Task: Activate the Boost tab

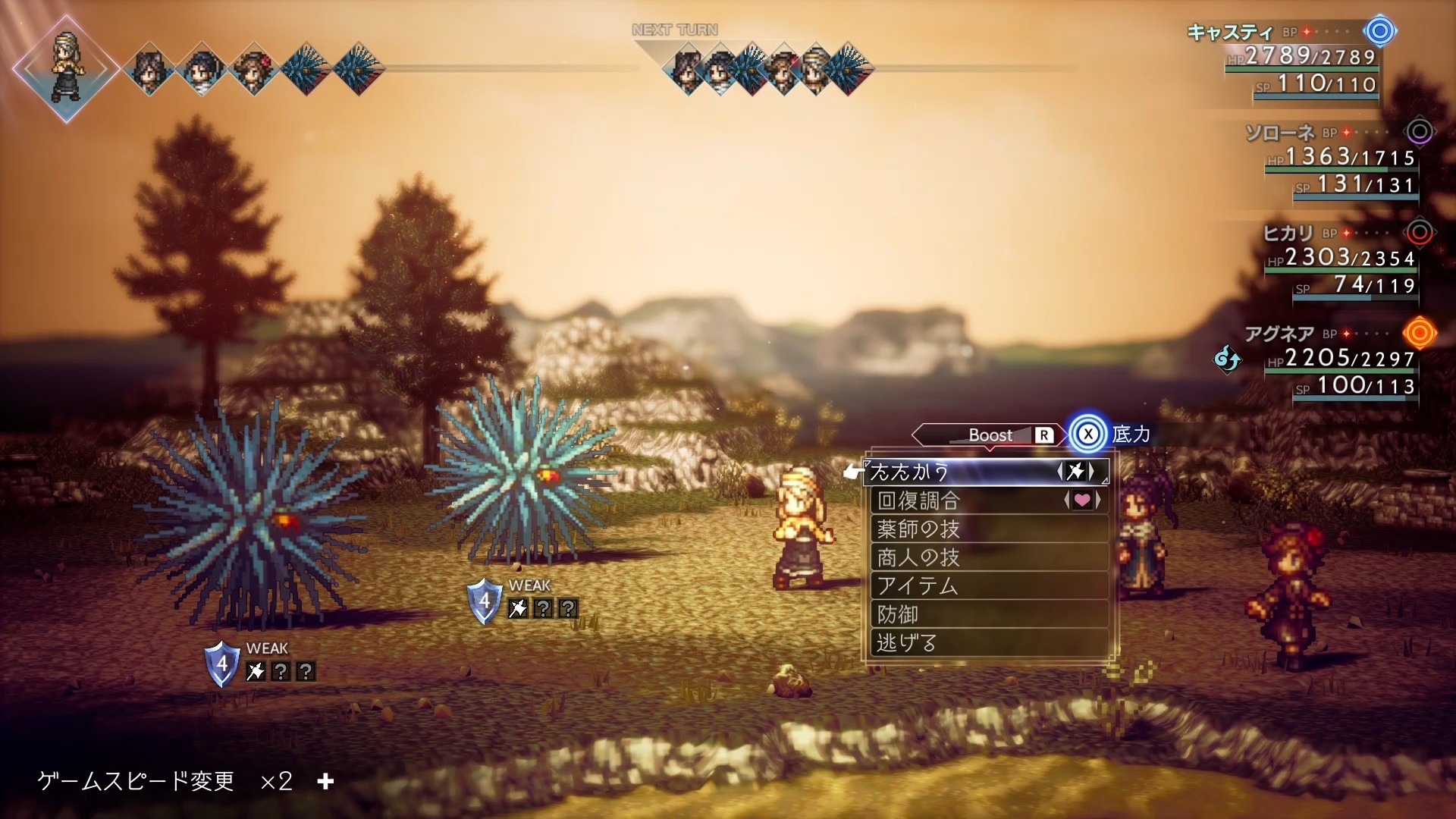Action: (x=990, y=435)
